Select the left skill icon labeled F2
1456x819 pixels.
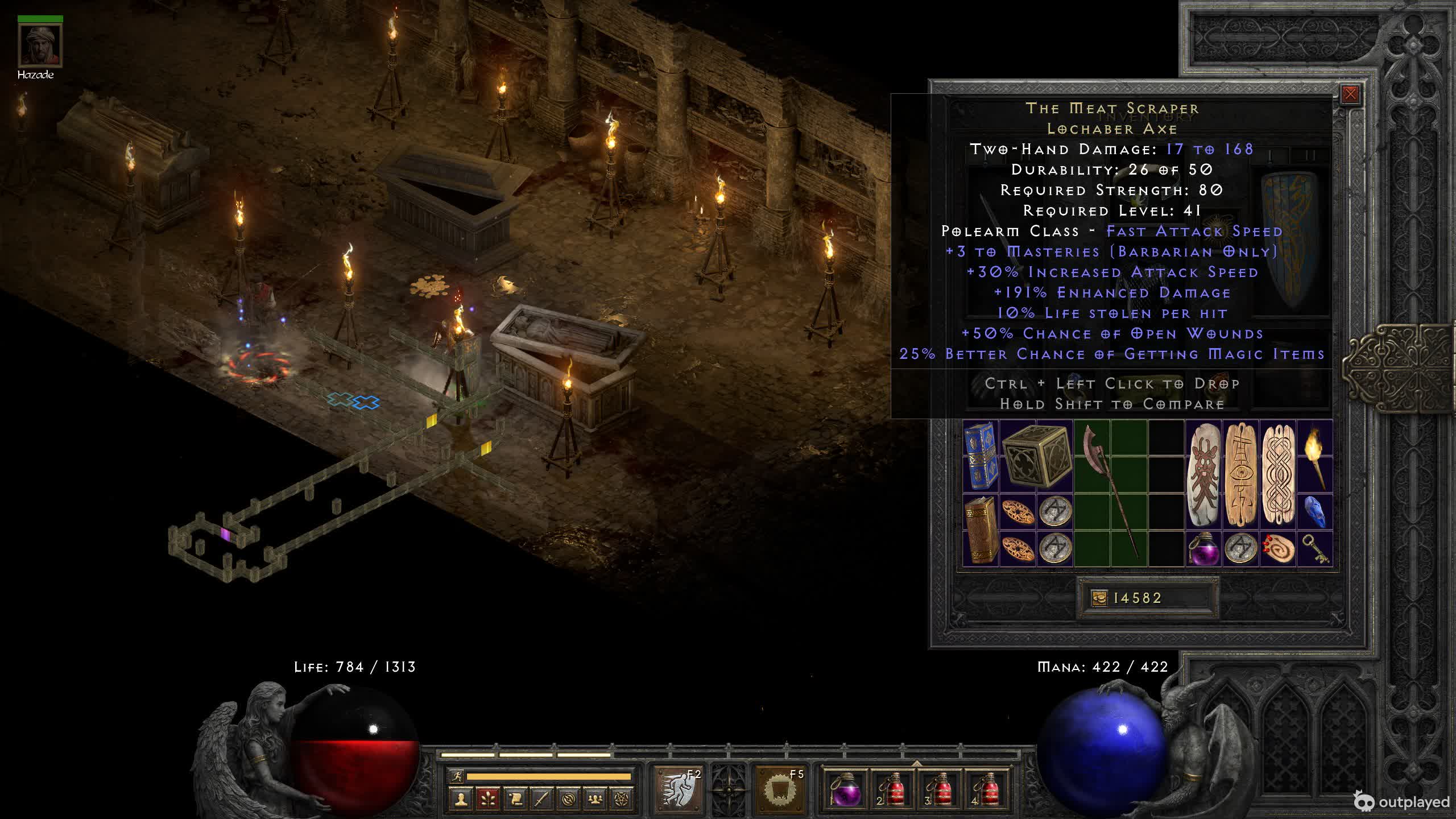click(x=677, y=789)
